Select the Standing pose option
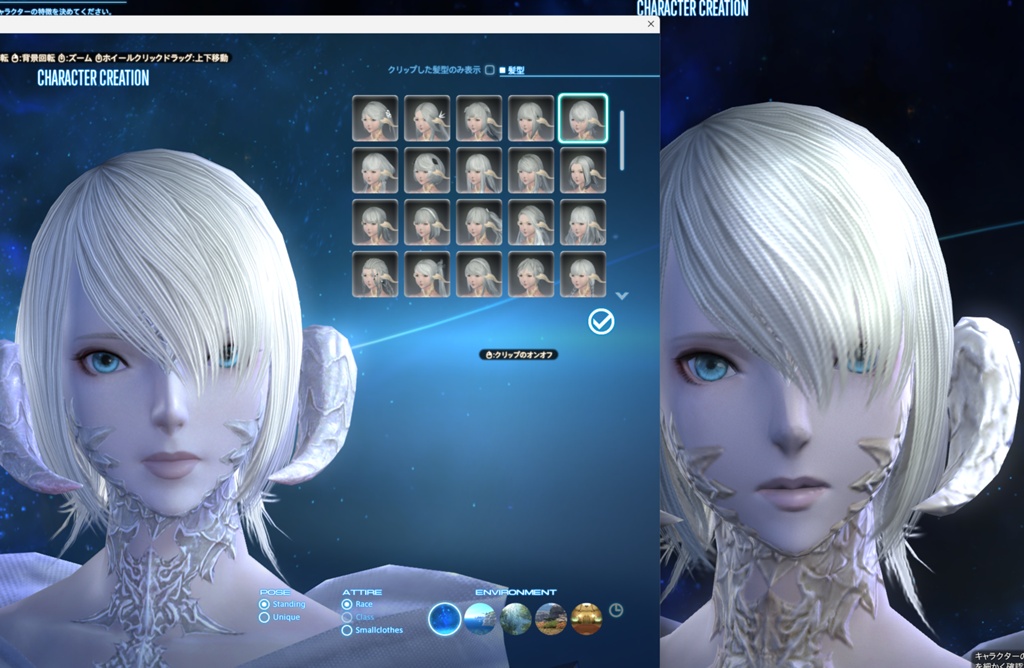The image size is (1024, 668). tap(264, 604)
